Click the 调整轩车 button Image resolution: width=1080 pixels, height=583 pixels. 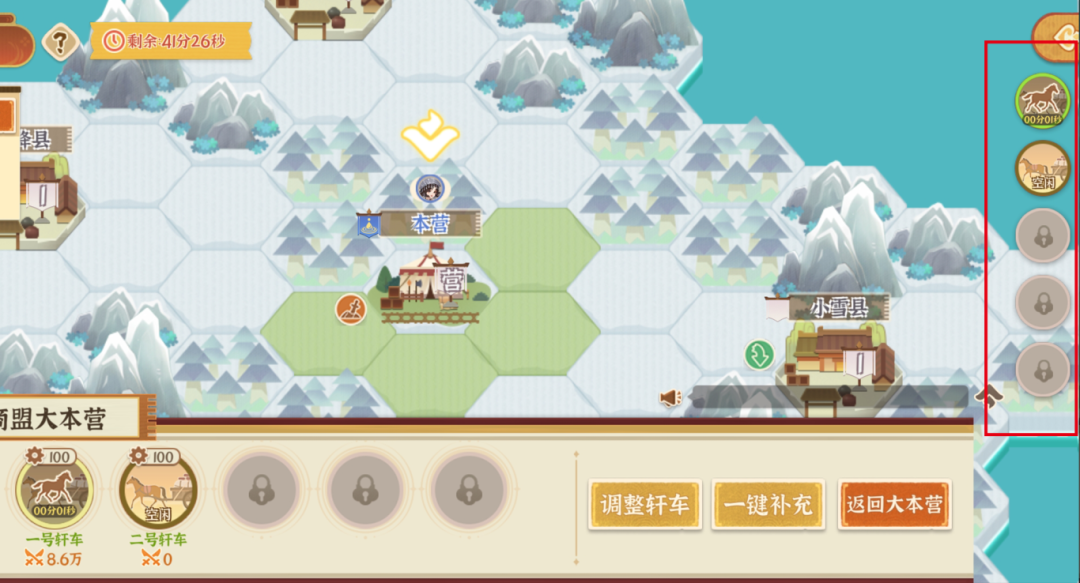(645, 505)
